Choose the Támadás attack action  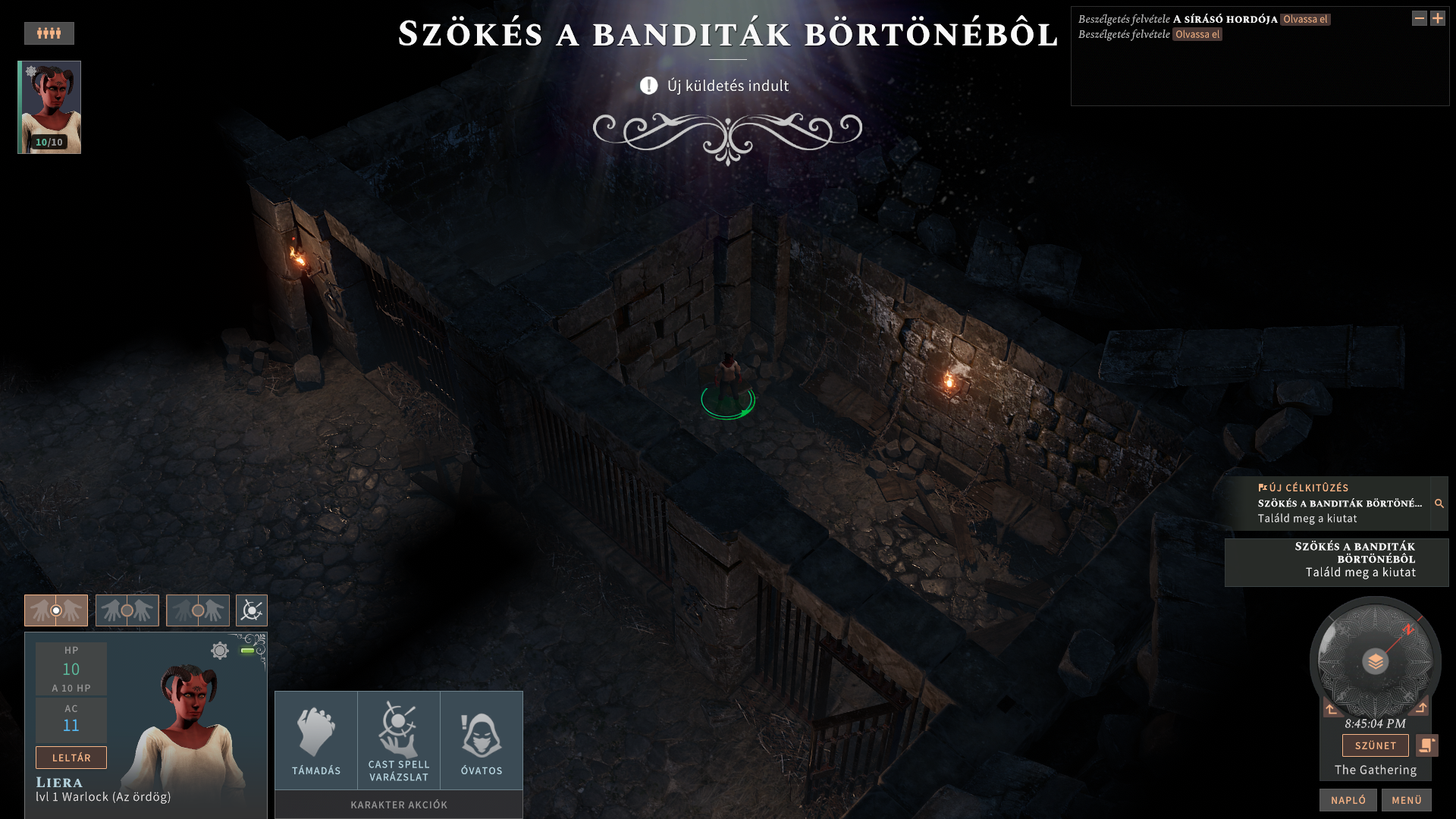pyautogui.click(x=316, y=741)
